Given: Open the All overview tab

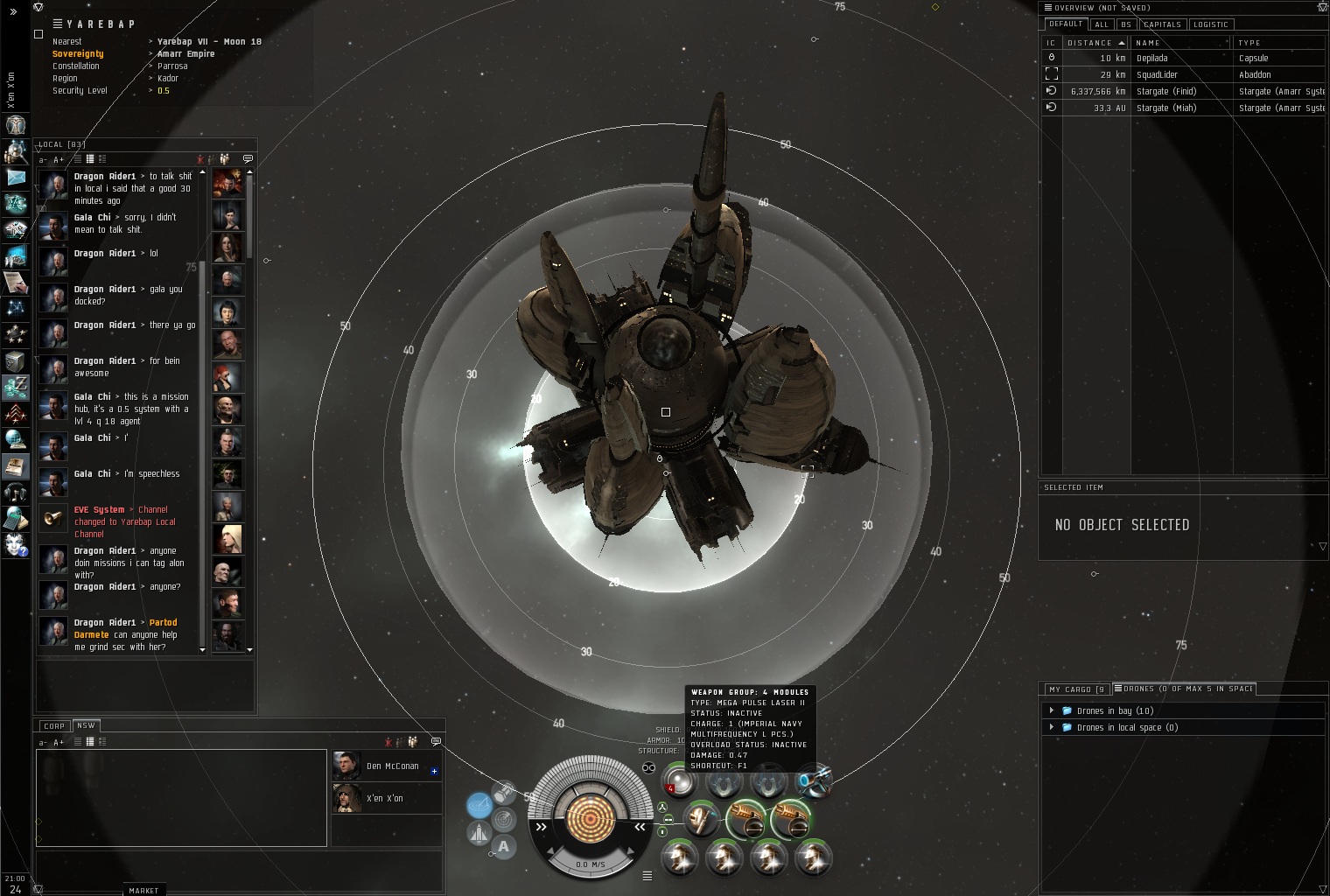Looking at the screenshot, I should [x=1102, y=24].
